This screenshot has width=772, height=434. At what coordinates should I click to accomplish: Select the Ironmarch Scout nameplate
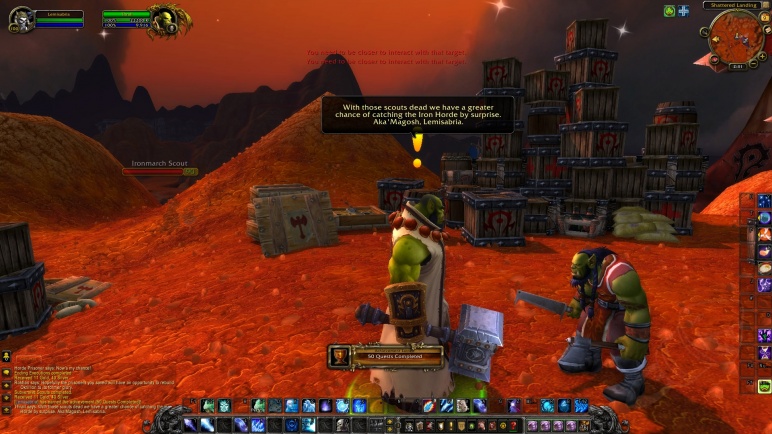tap(160, 167)
